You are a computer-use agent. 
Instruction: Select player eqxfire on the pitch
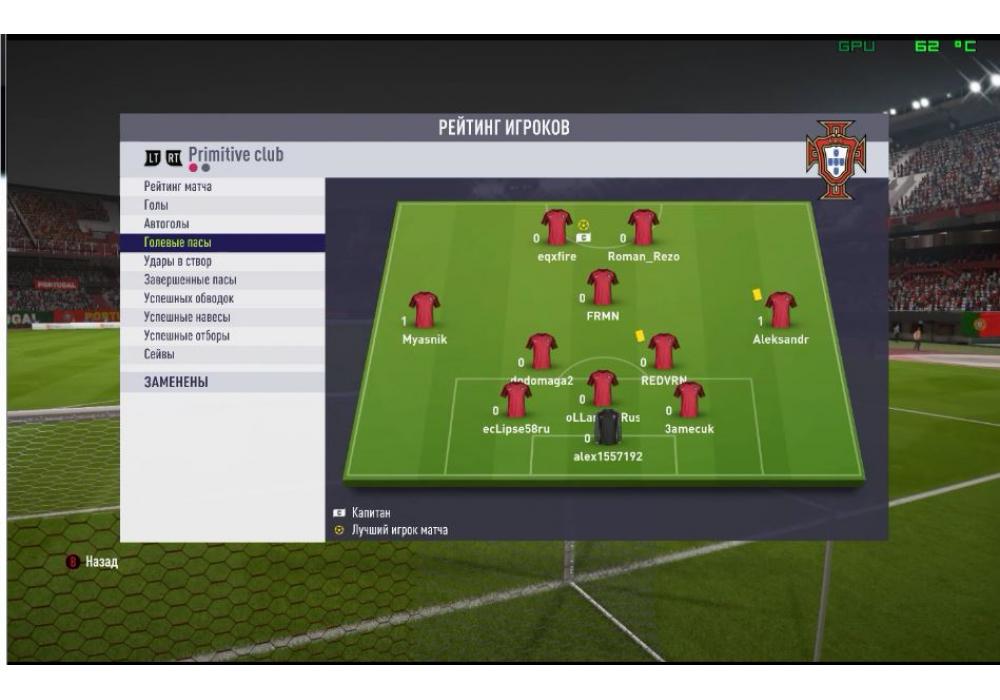click(x=556, y=229)
